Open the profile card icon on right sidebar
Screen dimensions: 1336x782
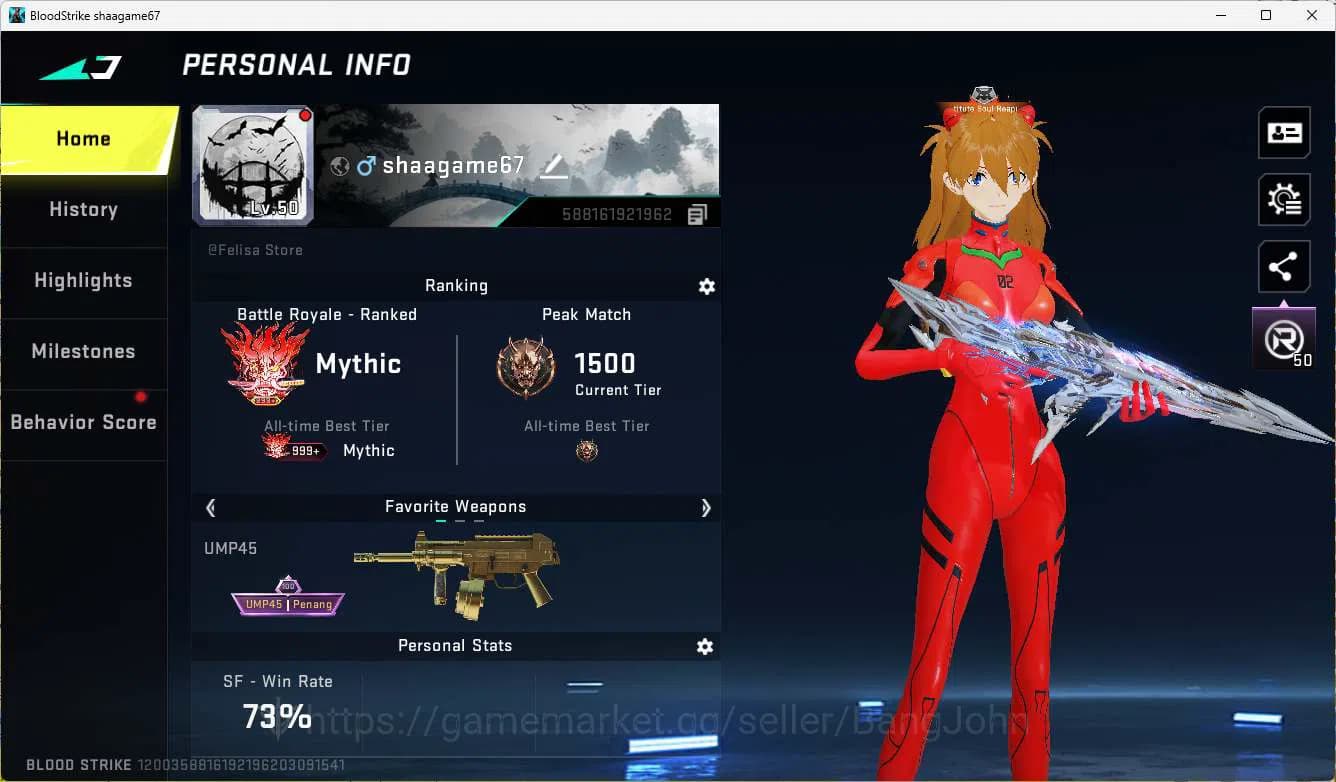(x=1284, y=133)
